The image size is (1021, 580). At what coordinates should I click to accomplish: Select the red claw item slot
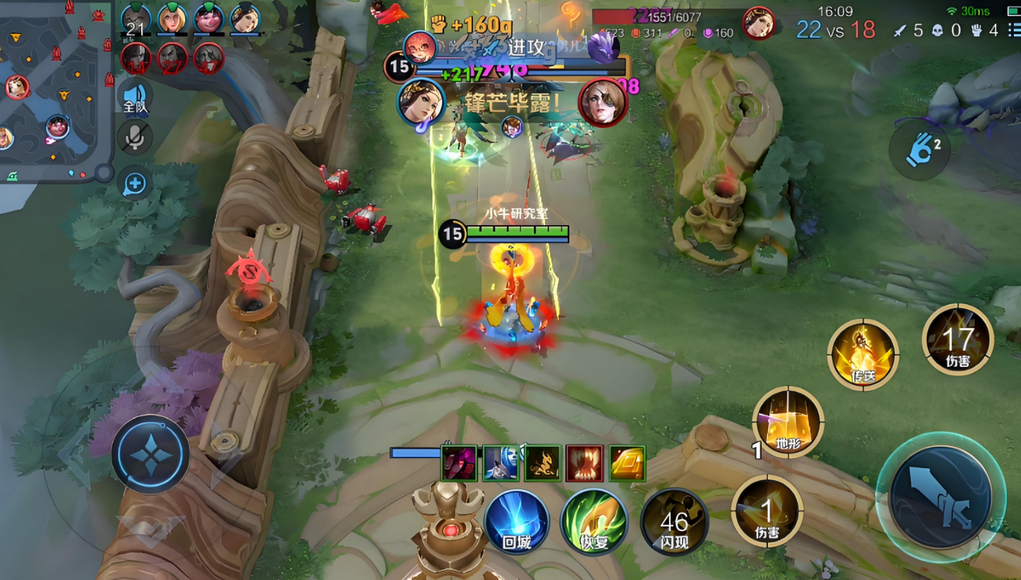tap(585, 463)
